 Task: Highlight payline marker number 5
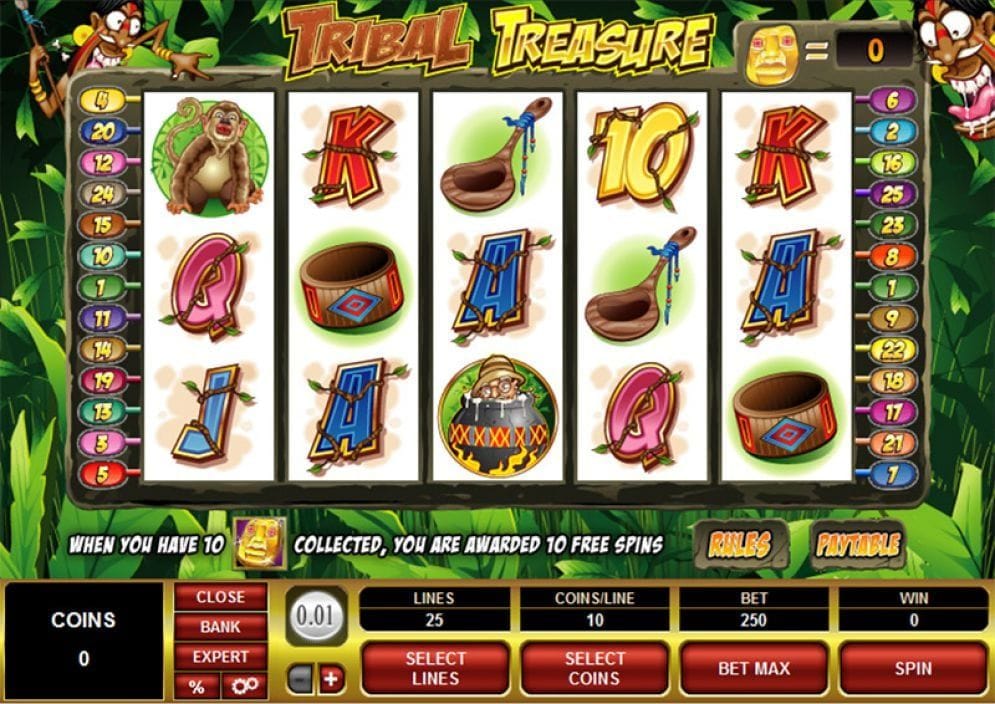pos(102,473)
